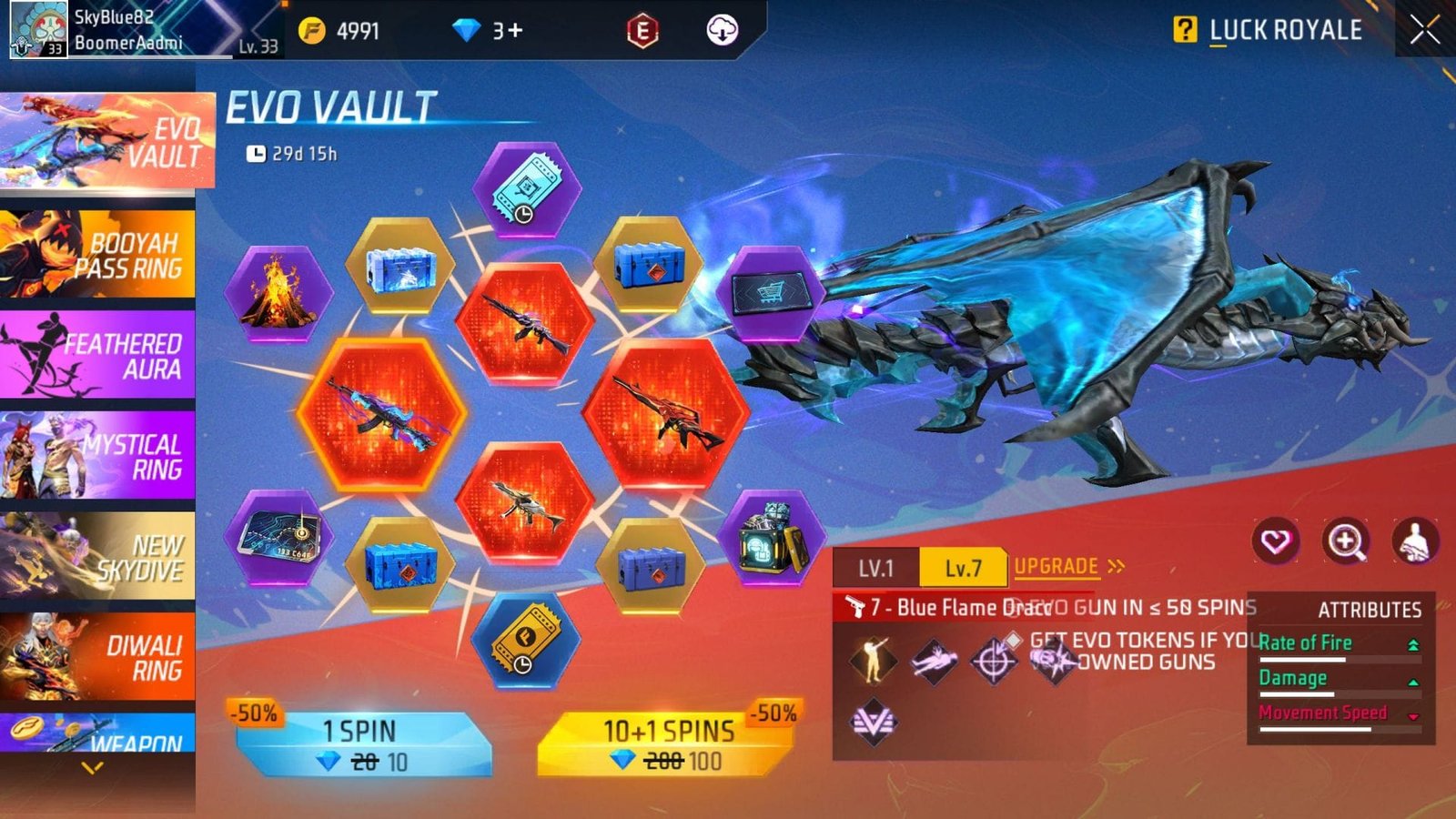
Task: Close the Luck Royale screen
Action: click(1424, 30)
